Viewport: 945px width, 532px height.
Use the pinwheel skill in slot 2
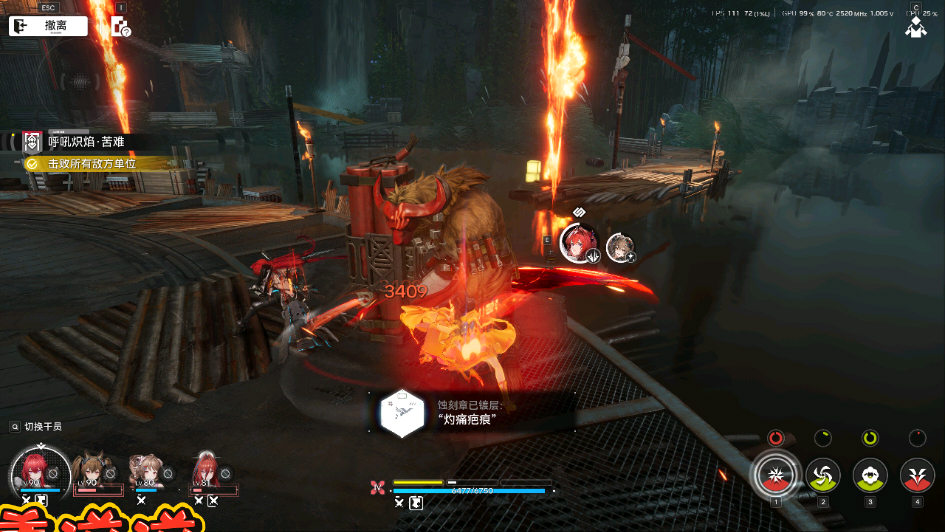822,474
